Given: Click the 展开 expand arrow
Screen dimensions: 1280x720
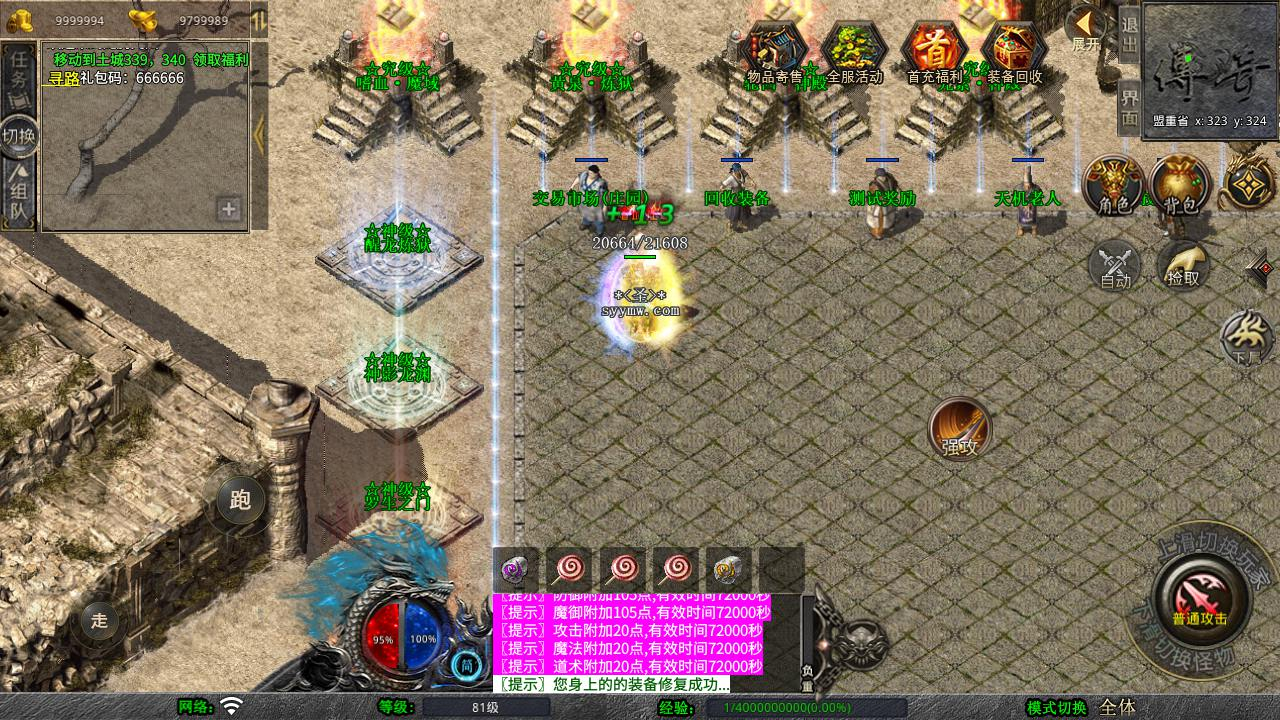Looking at the screenshot, I should 1087,27.
